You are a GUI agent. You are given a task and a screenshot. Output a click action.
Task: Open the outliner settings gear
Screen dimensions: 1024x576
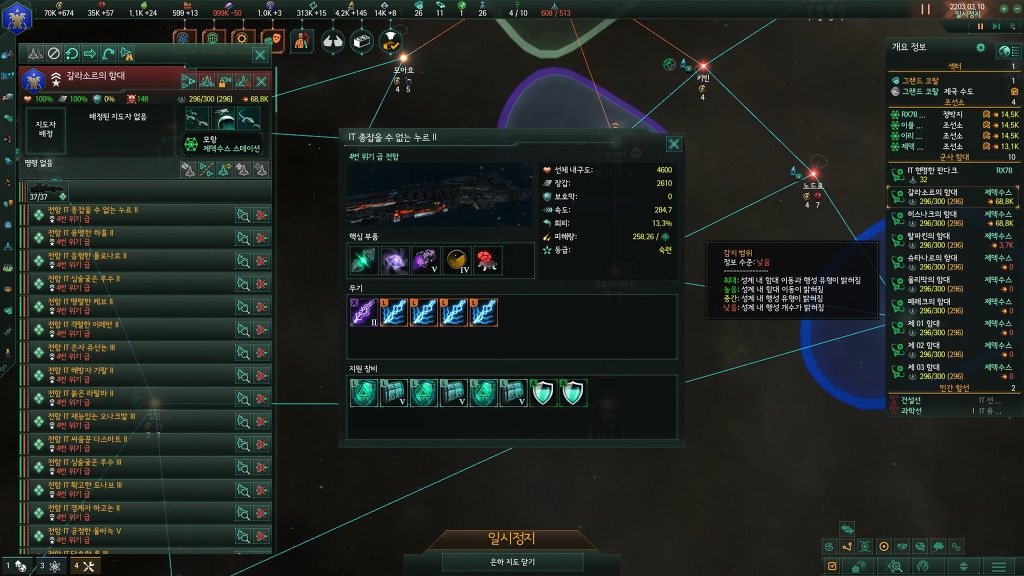(x=980, y=47)
